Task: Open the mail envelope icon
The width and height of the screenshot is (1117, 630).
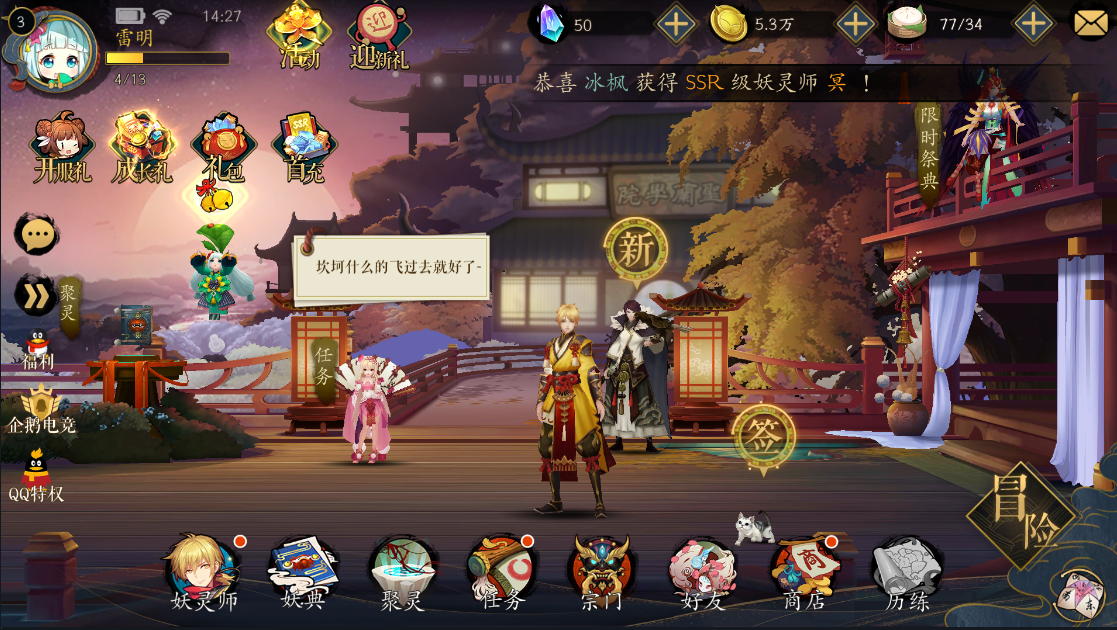Action: pyautogui.click(x=1092, y=23)
